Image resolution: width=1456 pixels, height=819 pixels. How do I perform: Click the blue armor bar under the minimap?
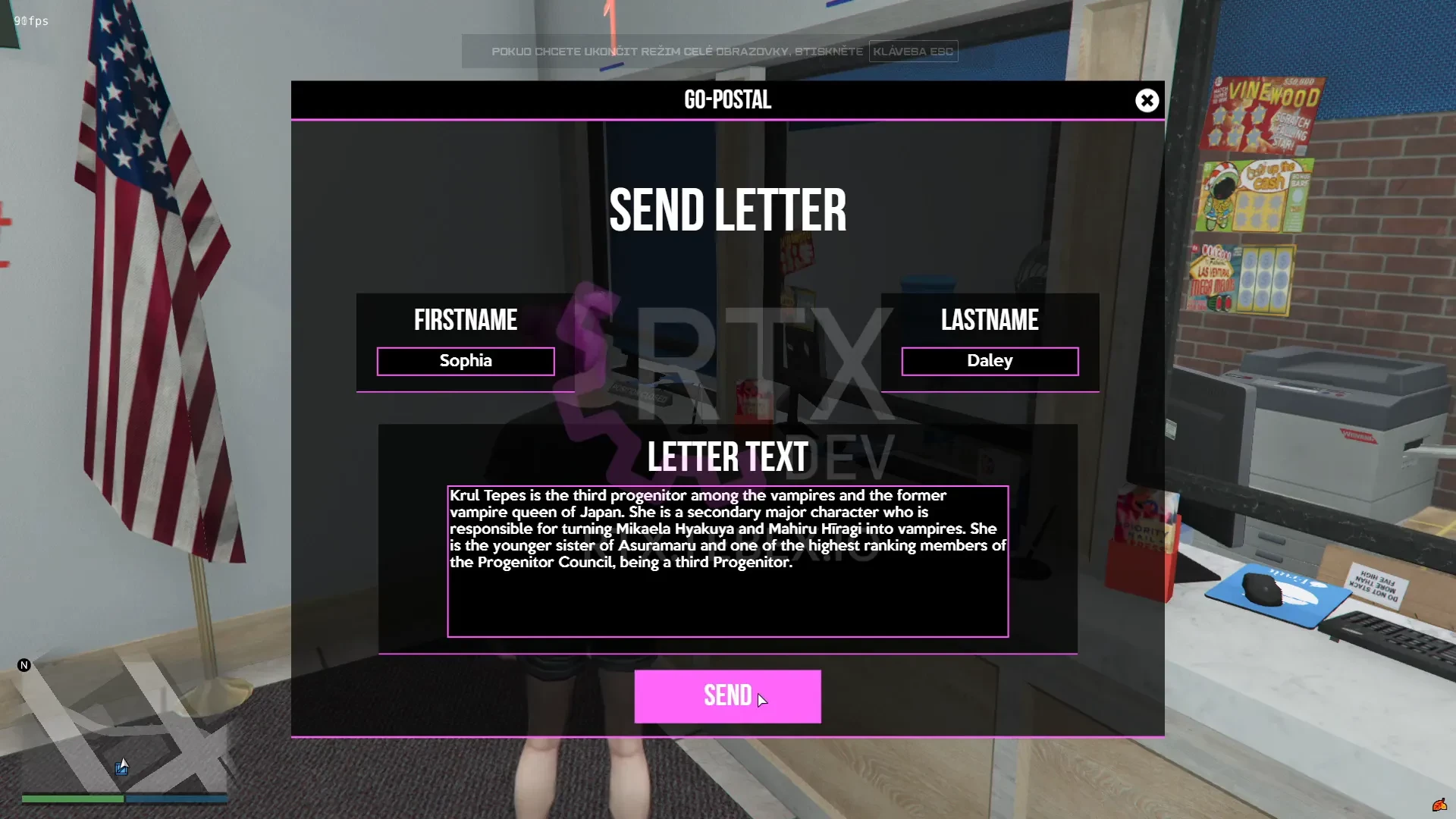tap(174, 799)
